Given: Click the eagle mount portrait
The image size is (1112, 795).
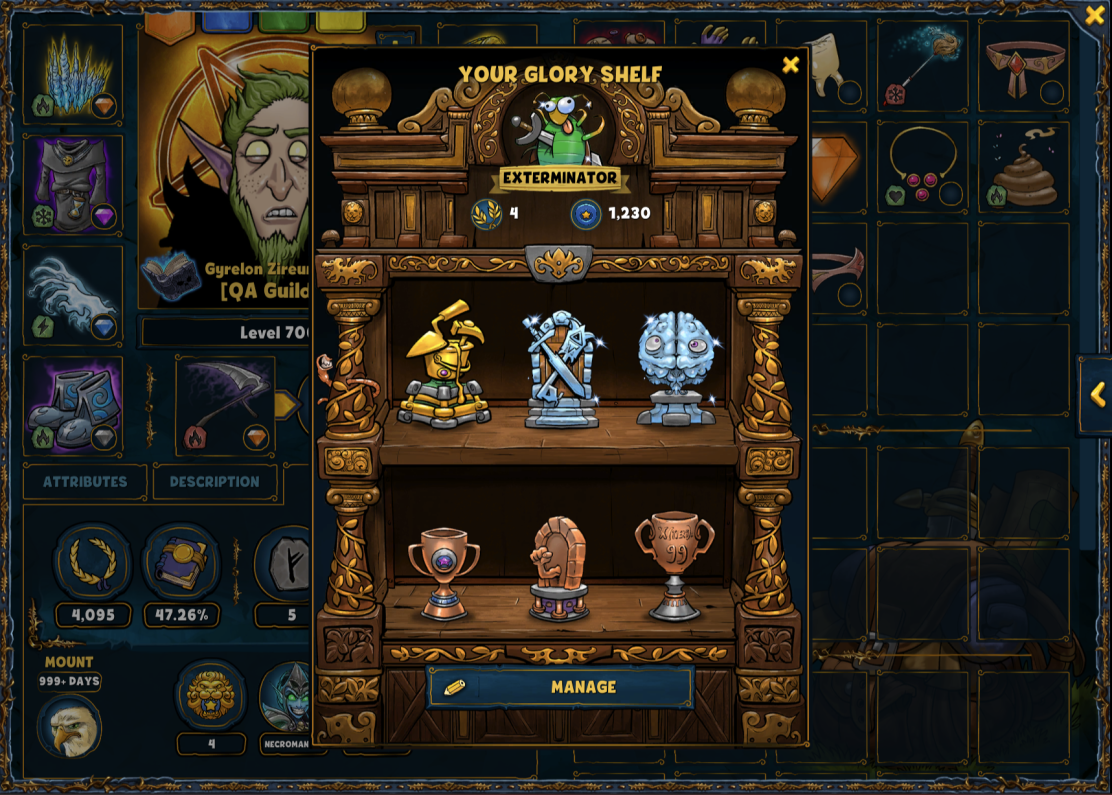Looking at the screenshot, I should (x=69, y=726).
